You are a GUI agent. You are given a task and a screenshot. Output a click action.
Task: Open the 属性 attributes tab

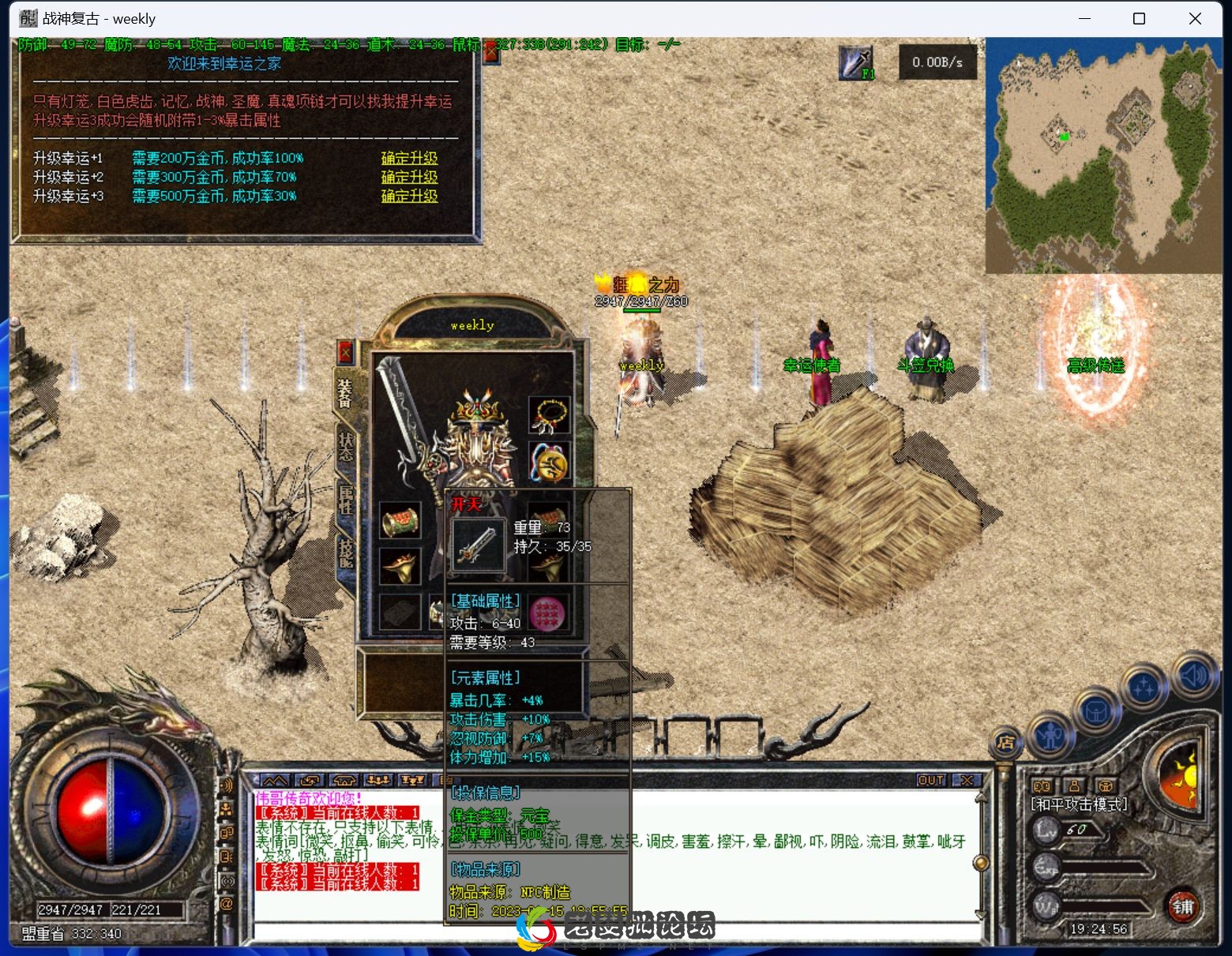tap(346, 500)
